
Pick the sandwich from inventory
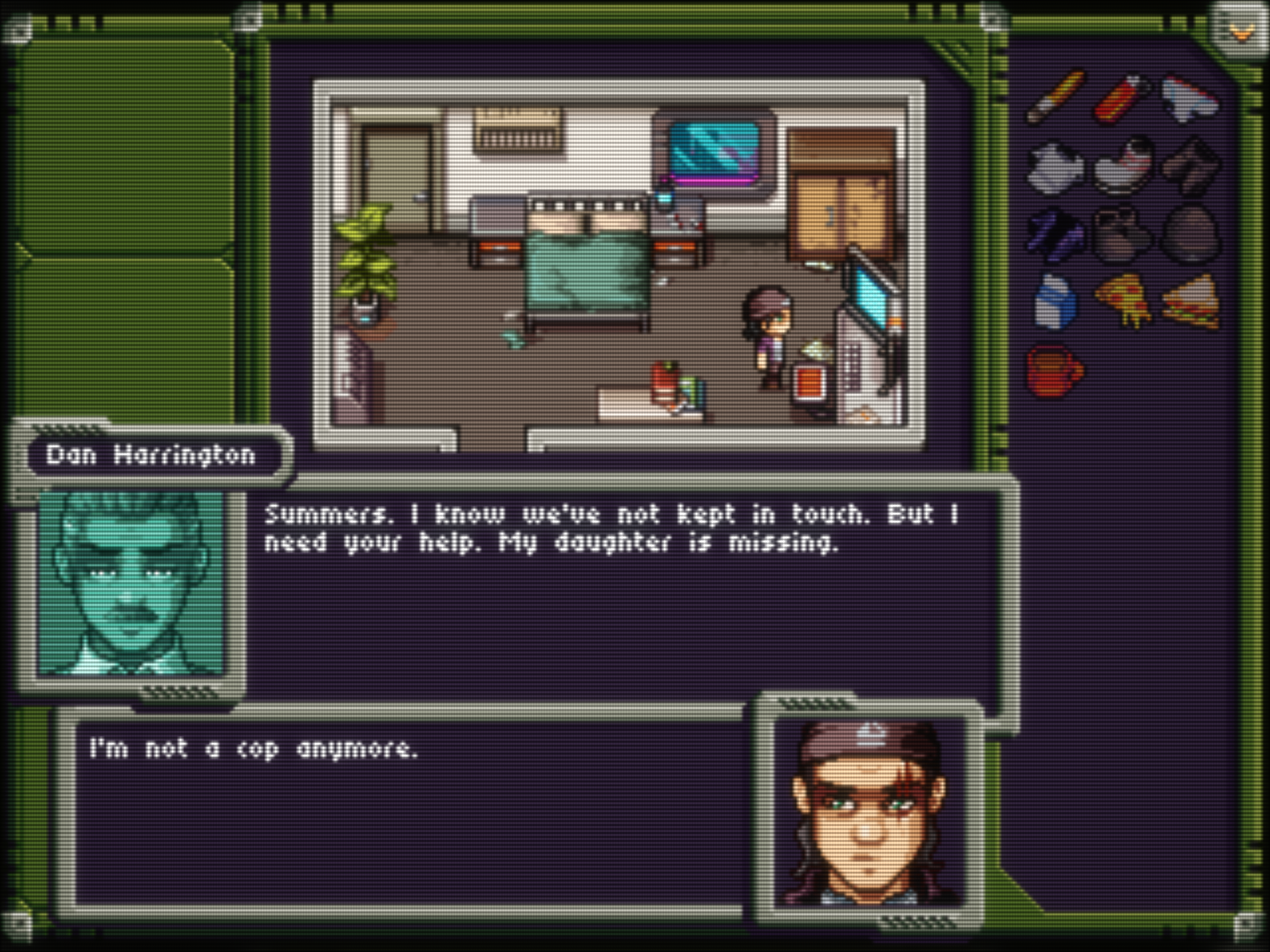pyautogui.click(x=1191, y=301)
